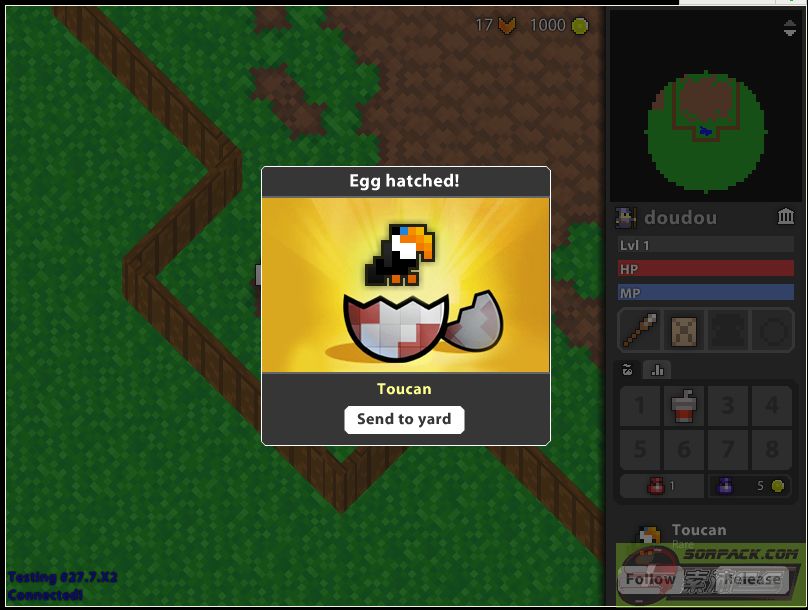Select the red drink cup in inventory
The image size is (808, 610).
click(x=684, y=407)
